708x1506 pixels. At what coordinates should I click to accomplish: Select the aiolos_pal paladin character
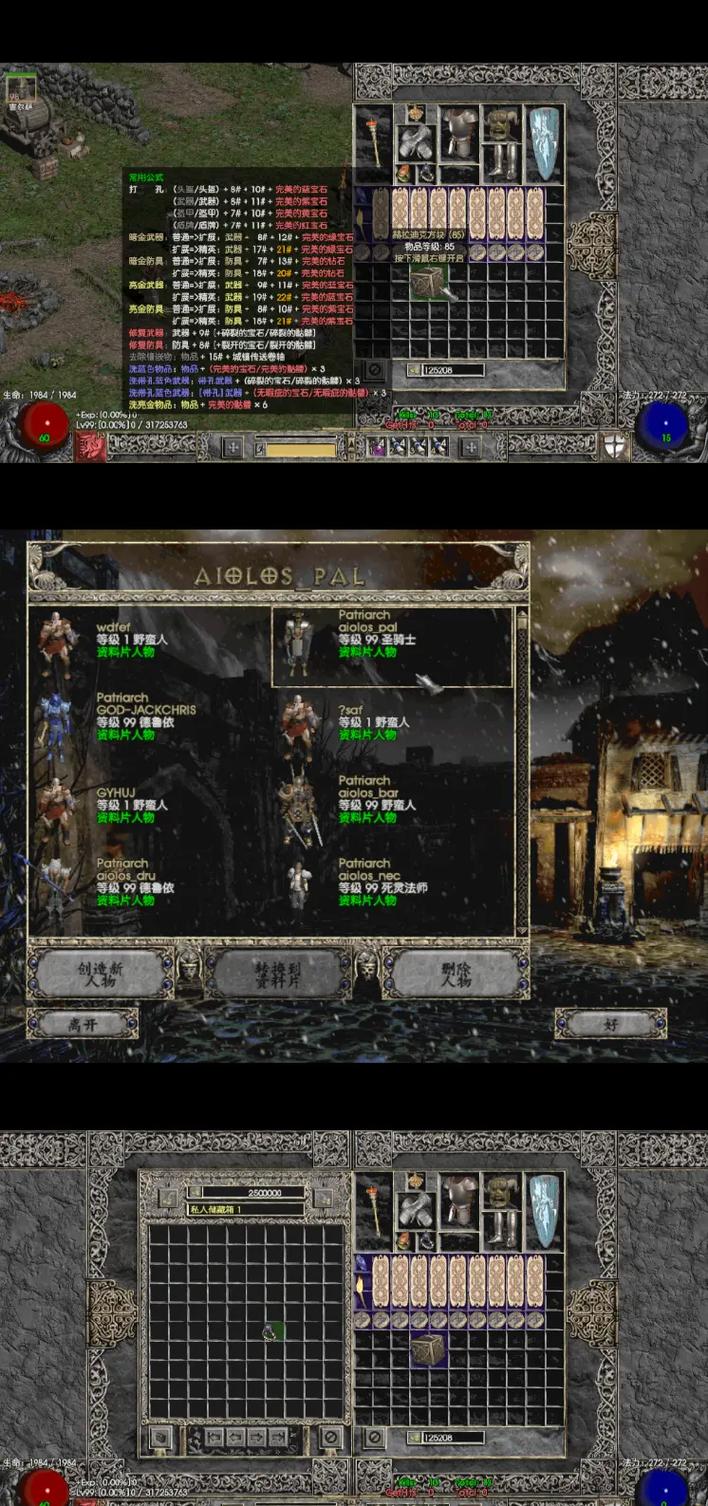click(392, 640)
